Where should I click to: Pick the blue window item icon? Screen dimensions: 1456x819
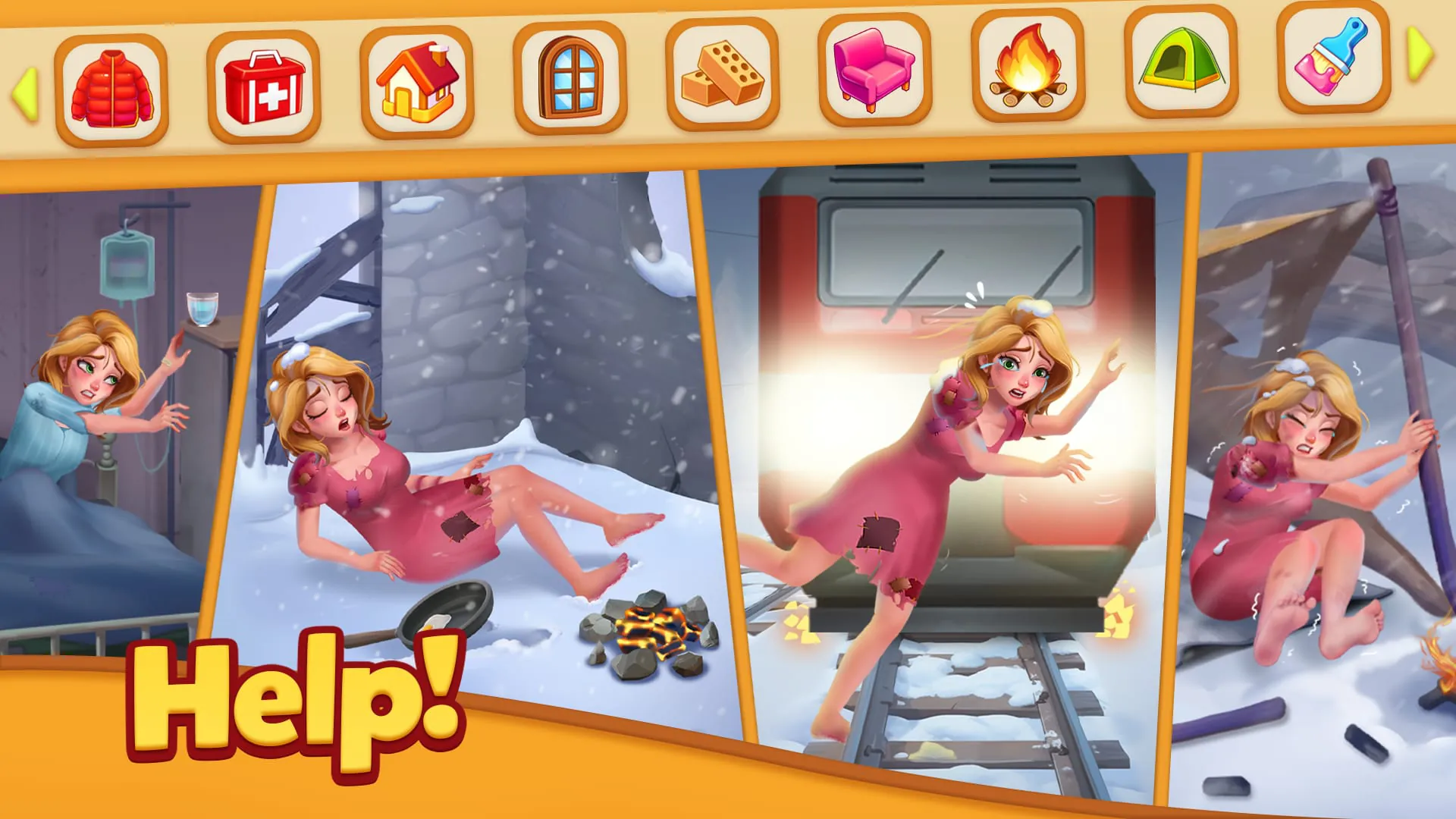[570, 77]
